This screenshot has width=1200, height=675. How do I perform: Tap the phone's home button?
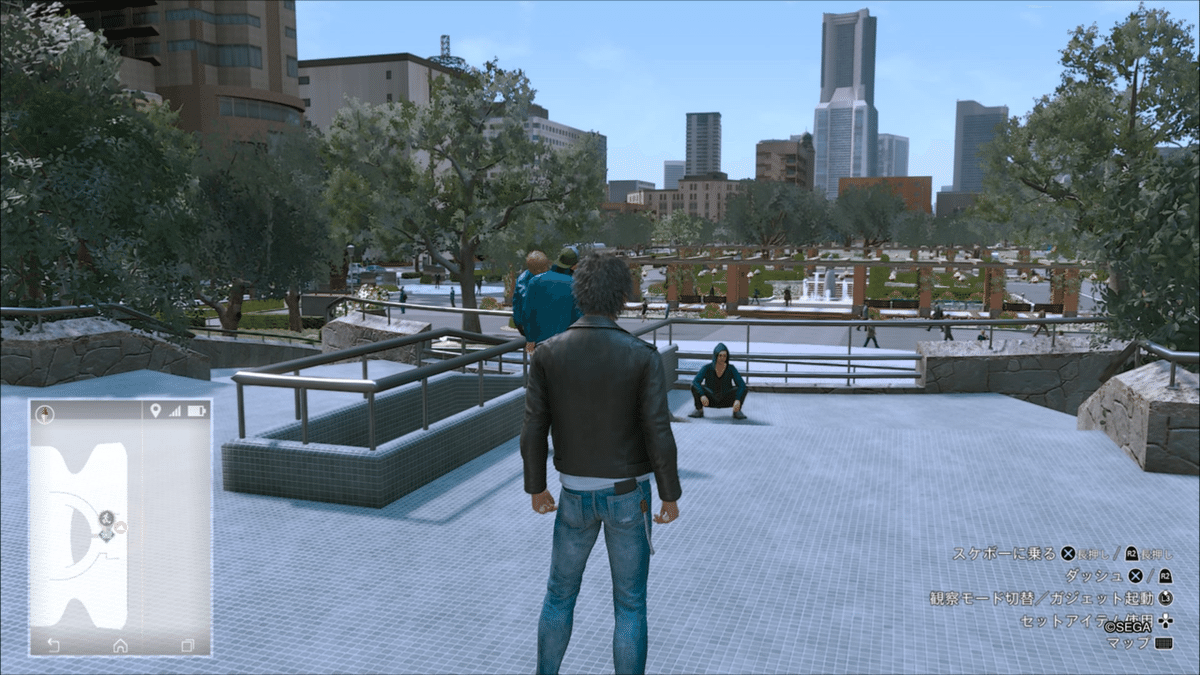120,645
